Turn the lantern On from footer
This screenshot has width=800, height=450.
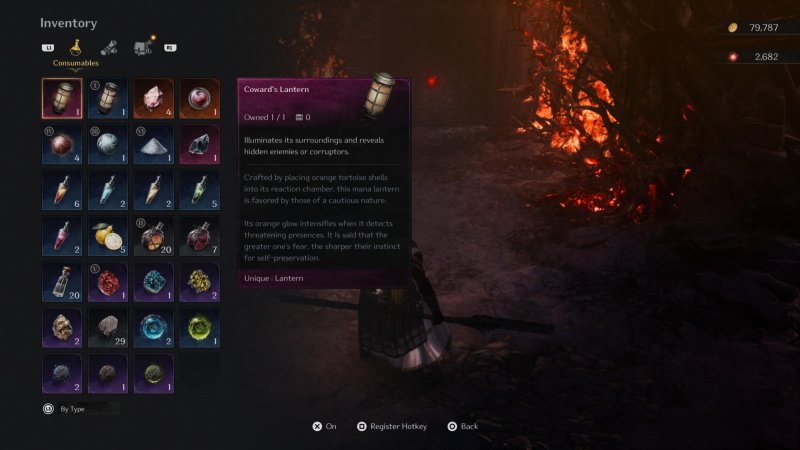(x=324, y=426)
